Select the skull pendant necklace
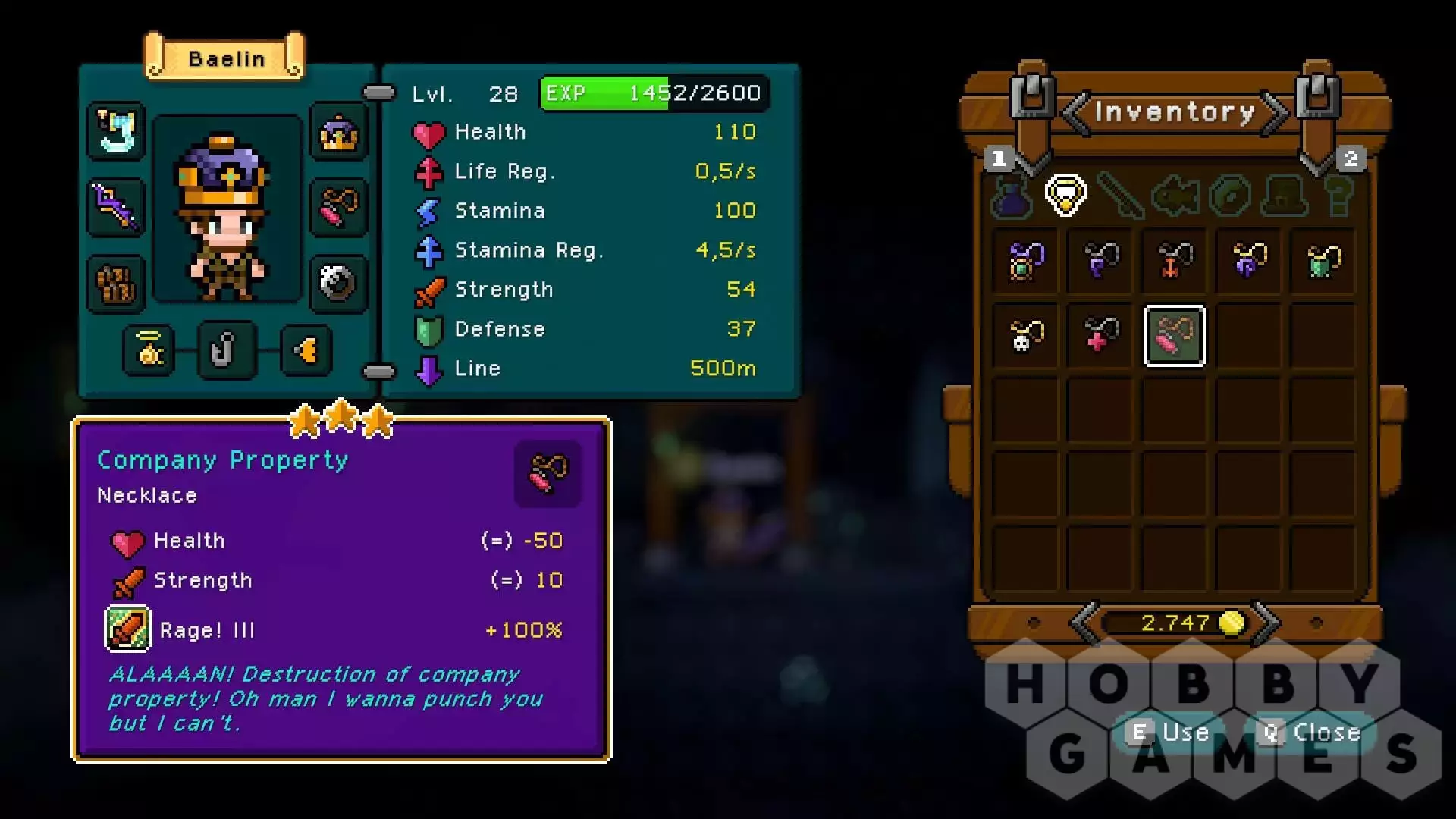Viewport: 1456px width, 819px height. pos(1025,336)
